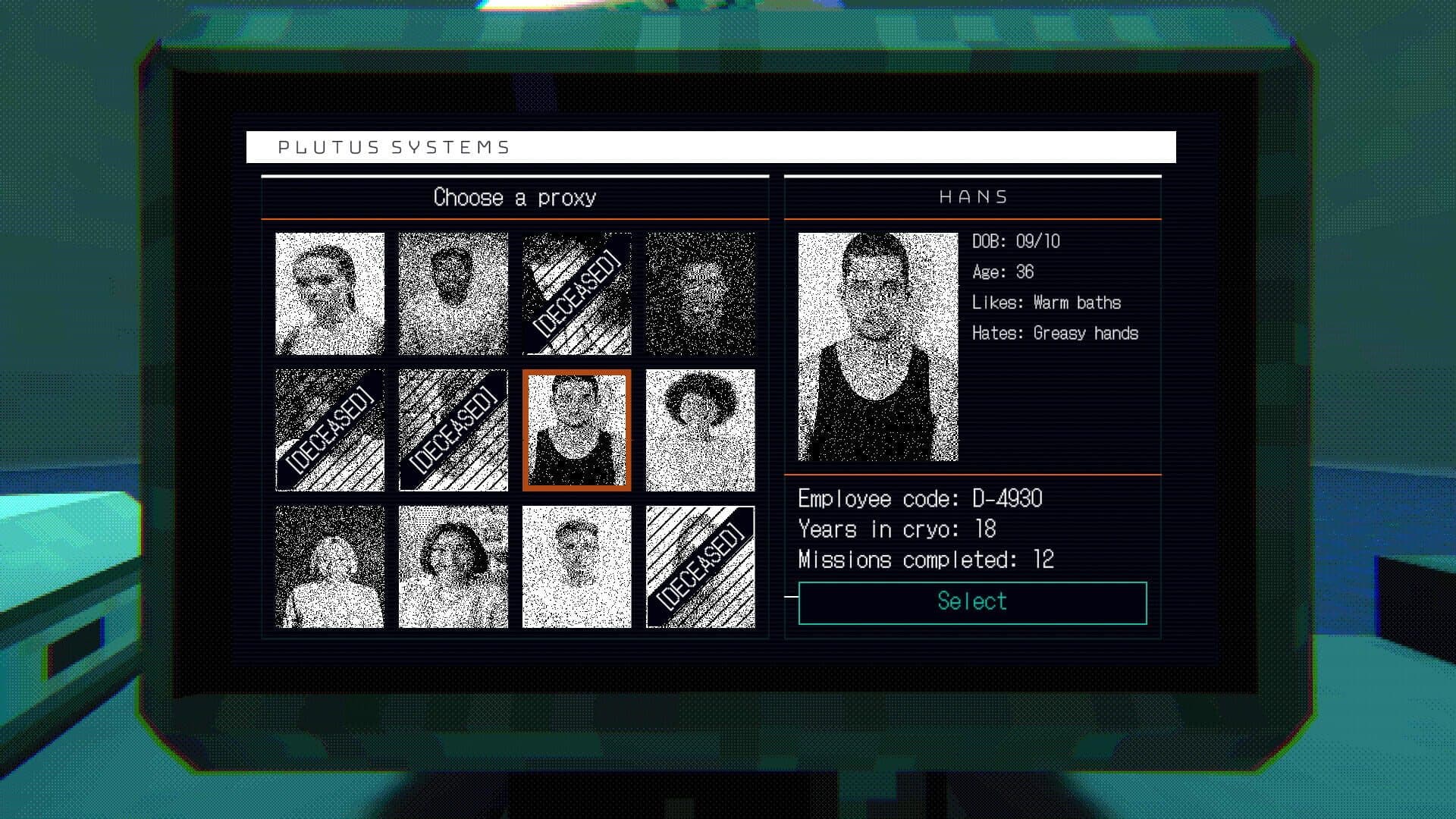Select the curly-haired proxy beside Hans
Viewport: 1456px width, 819px height.
[x=700, y=430]
